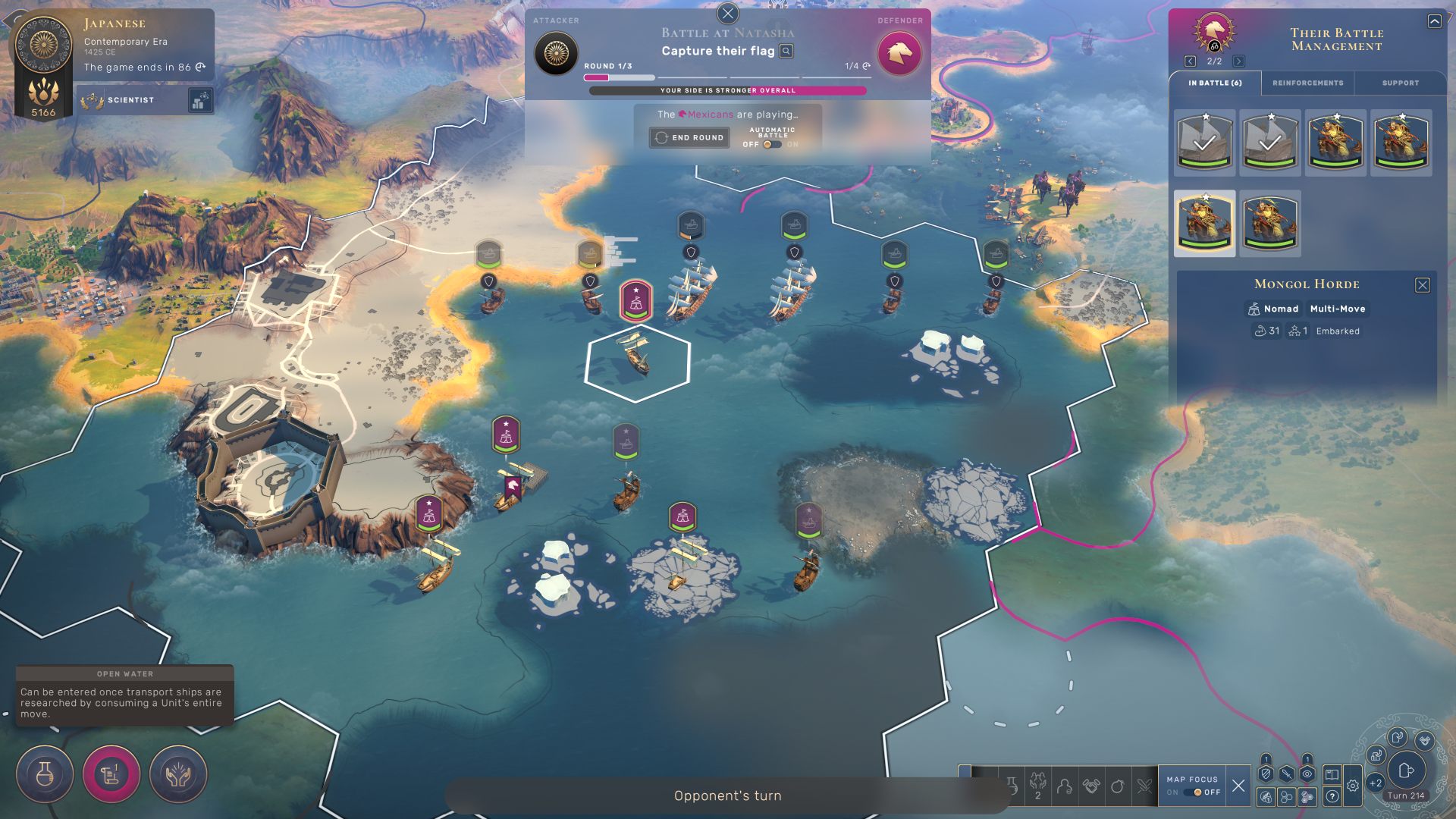Viewport: 1456px width, 819px height.
Task: Select the highlighted Mongol Horde unit card
Action: (x=1204, y=223)
